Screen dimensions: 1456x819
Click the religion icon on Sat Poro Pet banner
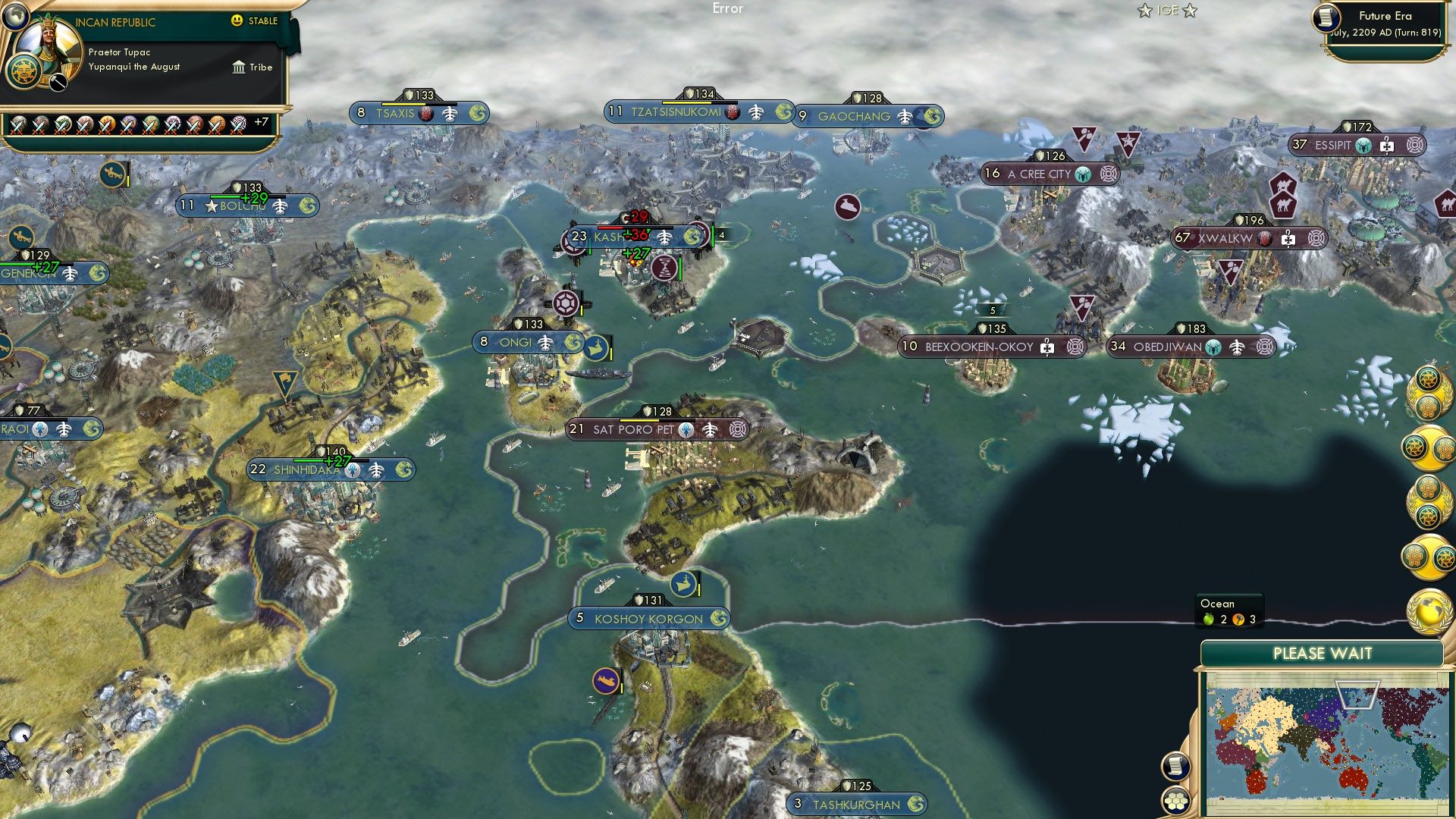[684, 428]
